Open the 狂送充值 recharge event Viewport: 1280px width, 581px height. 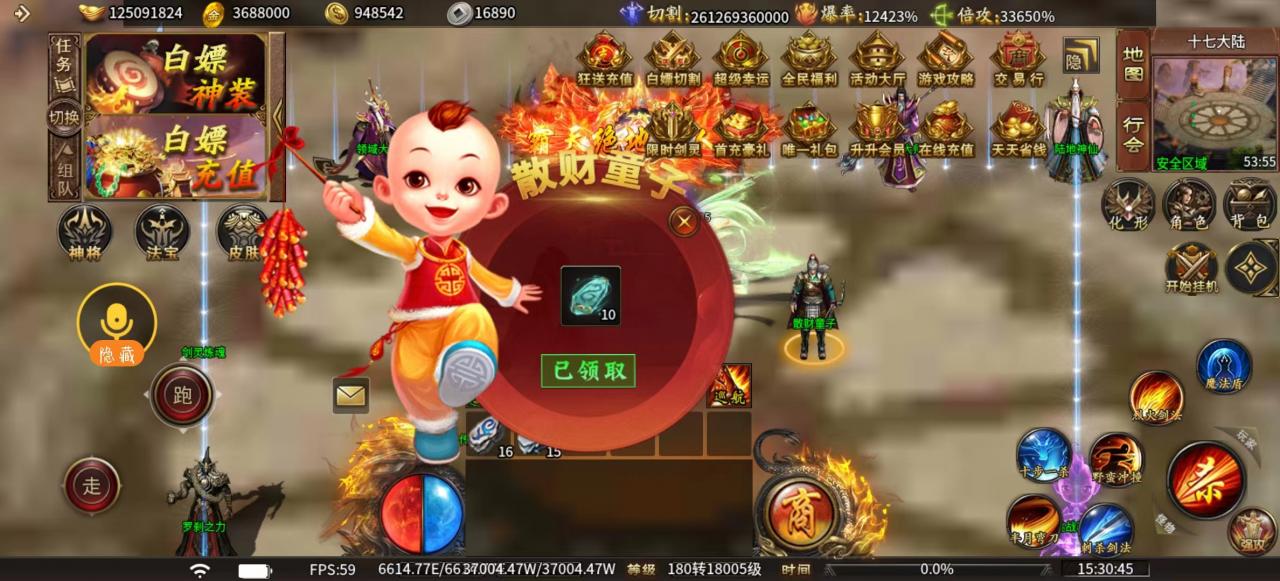pyautogui.click(x=605, y=58)
